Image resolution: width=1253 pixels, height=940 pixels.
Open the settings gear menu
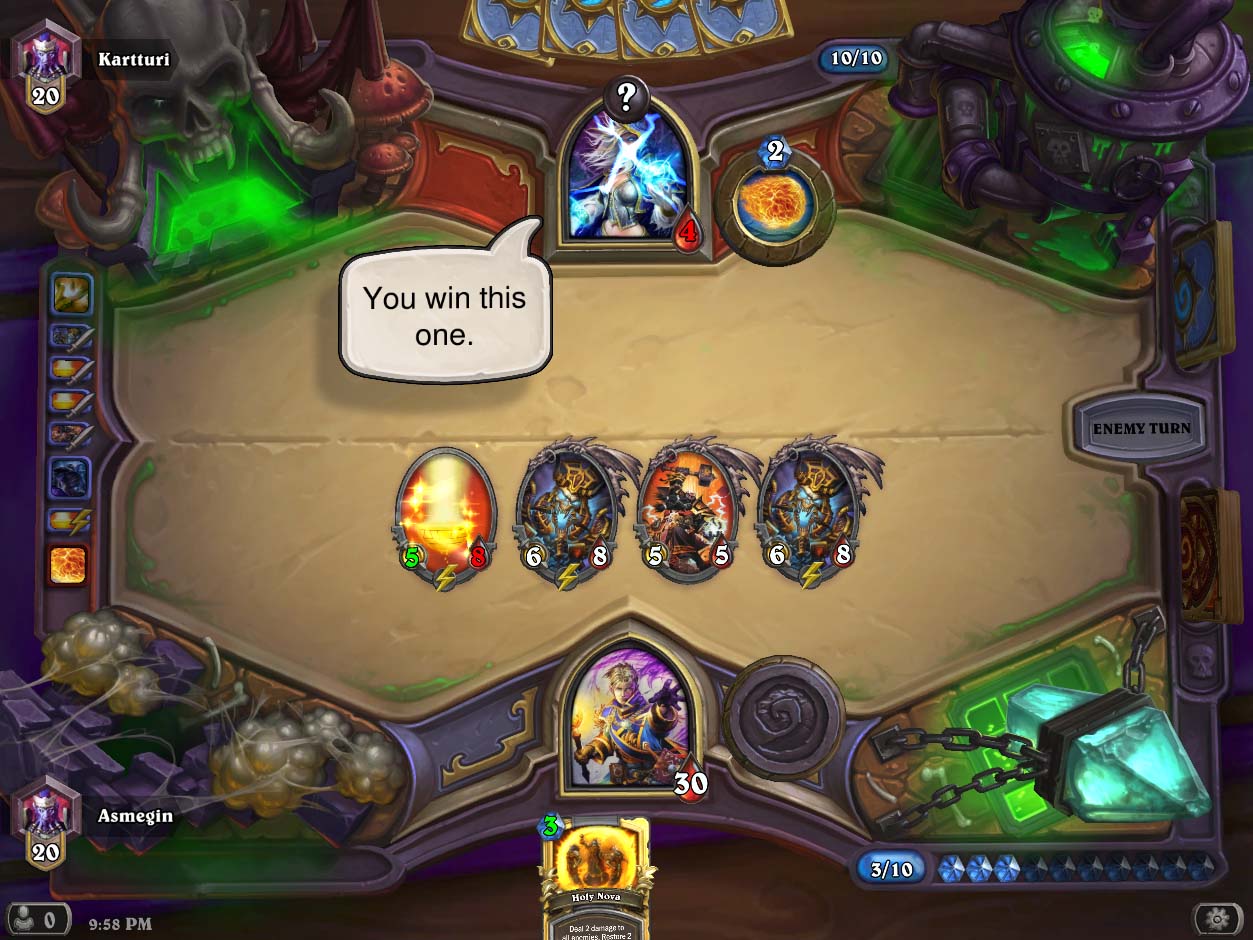[x=1219, y=918]
